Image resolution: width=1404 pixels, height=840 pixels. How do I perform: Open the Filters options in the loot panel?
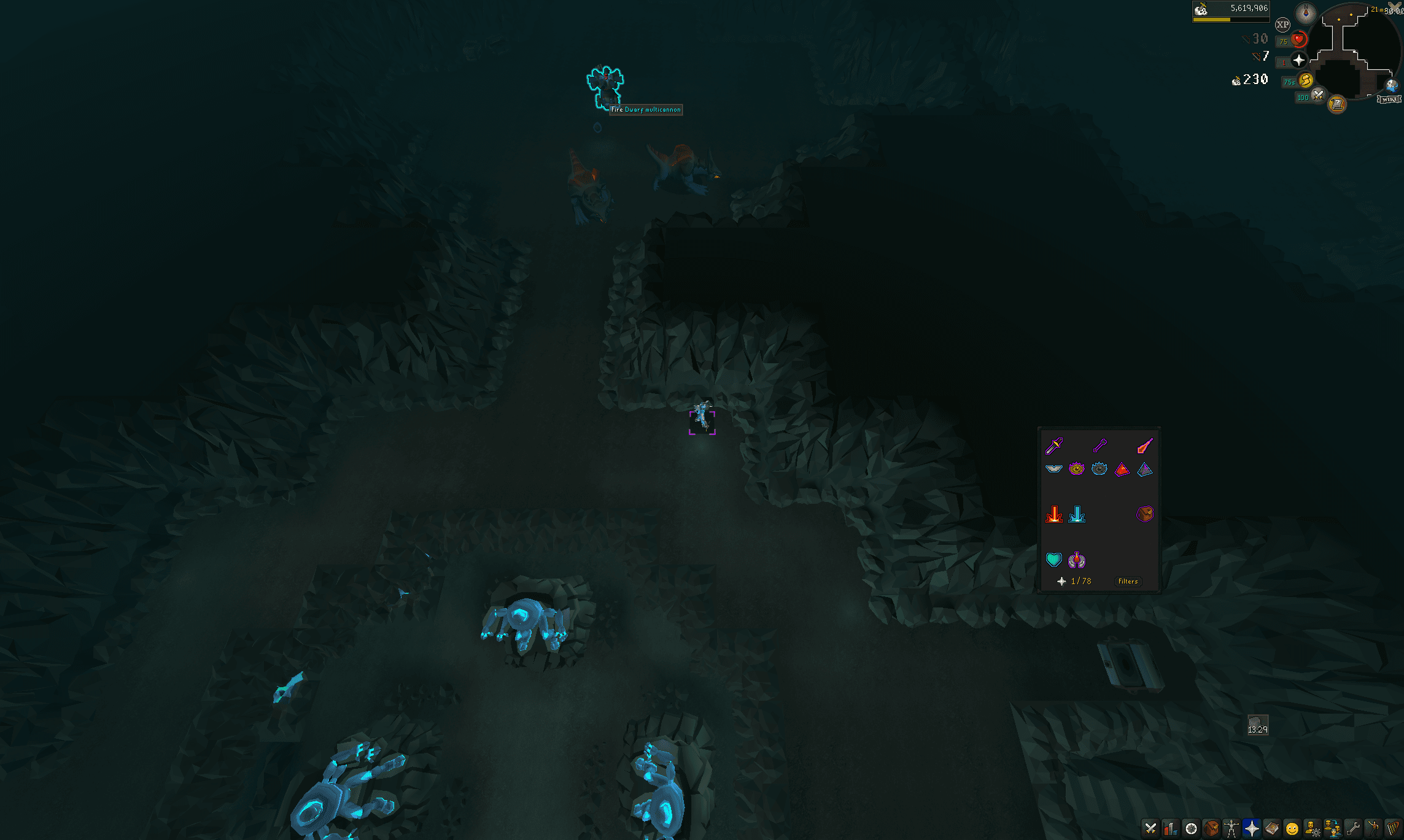pos(1127,581)
